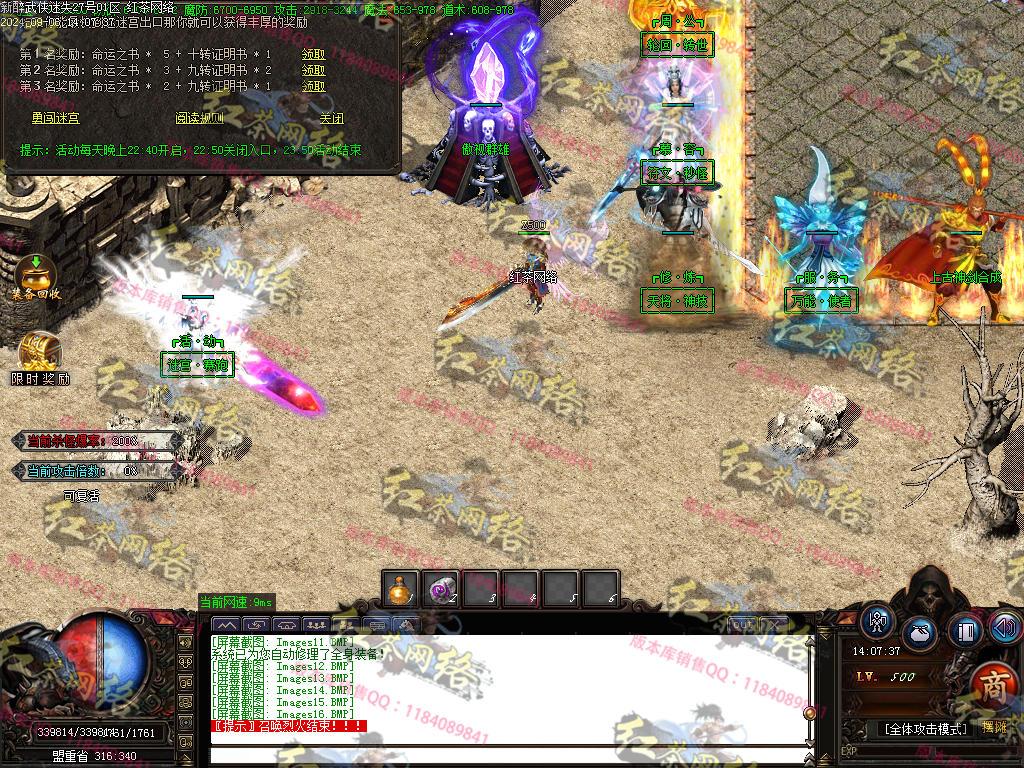Open the skill book round button
Viewport: 1024px width, 768px height.
[x=965, y=631]
